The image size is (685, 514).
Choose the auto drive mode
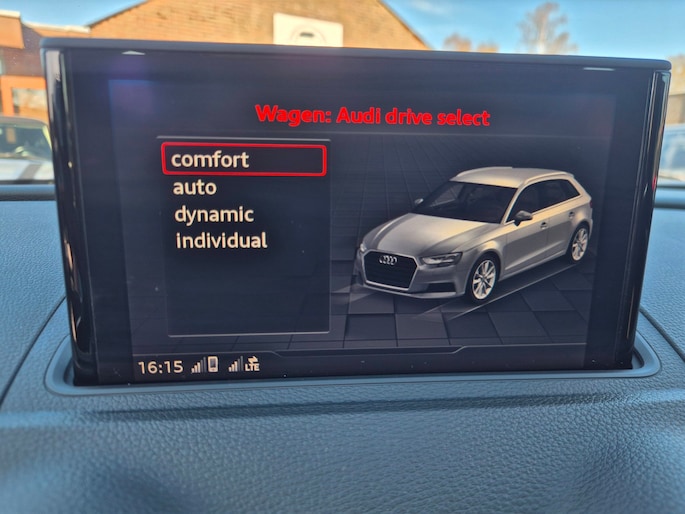point(194,187)
